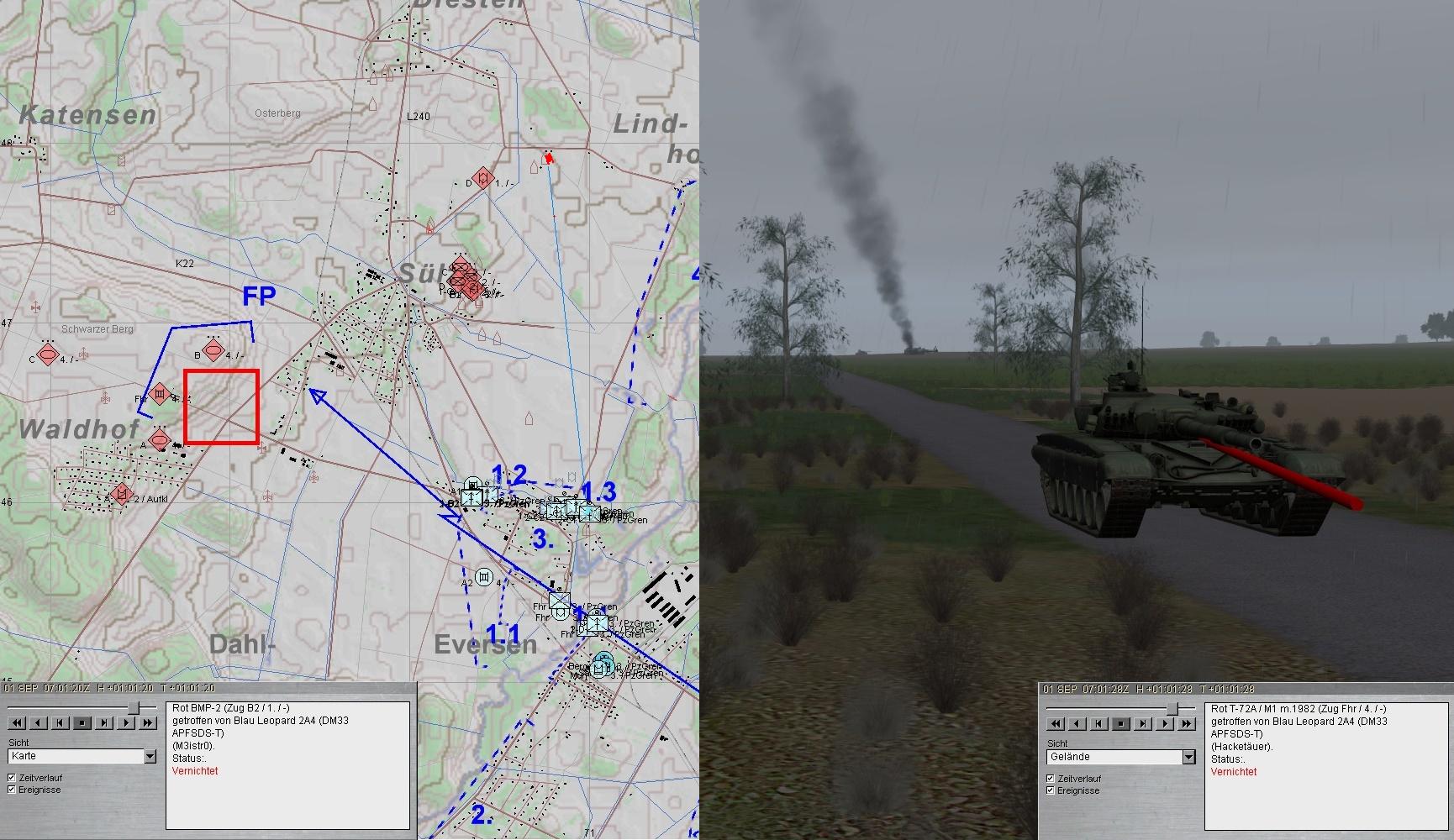Toggle Zeitverlauf checkbox under the Gelände dropdown

(x=1051, y=779)
